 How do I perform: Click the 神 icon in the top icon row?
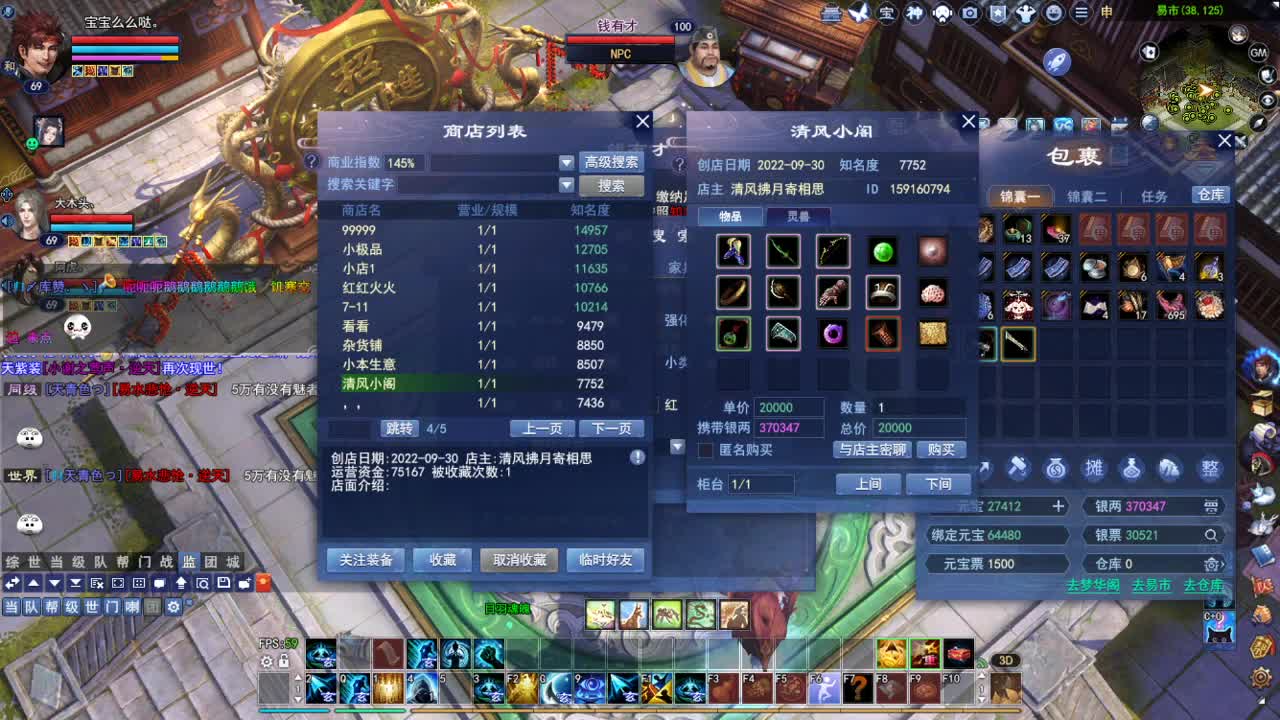915,13
